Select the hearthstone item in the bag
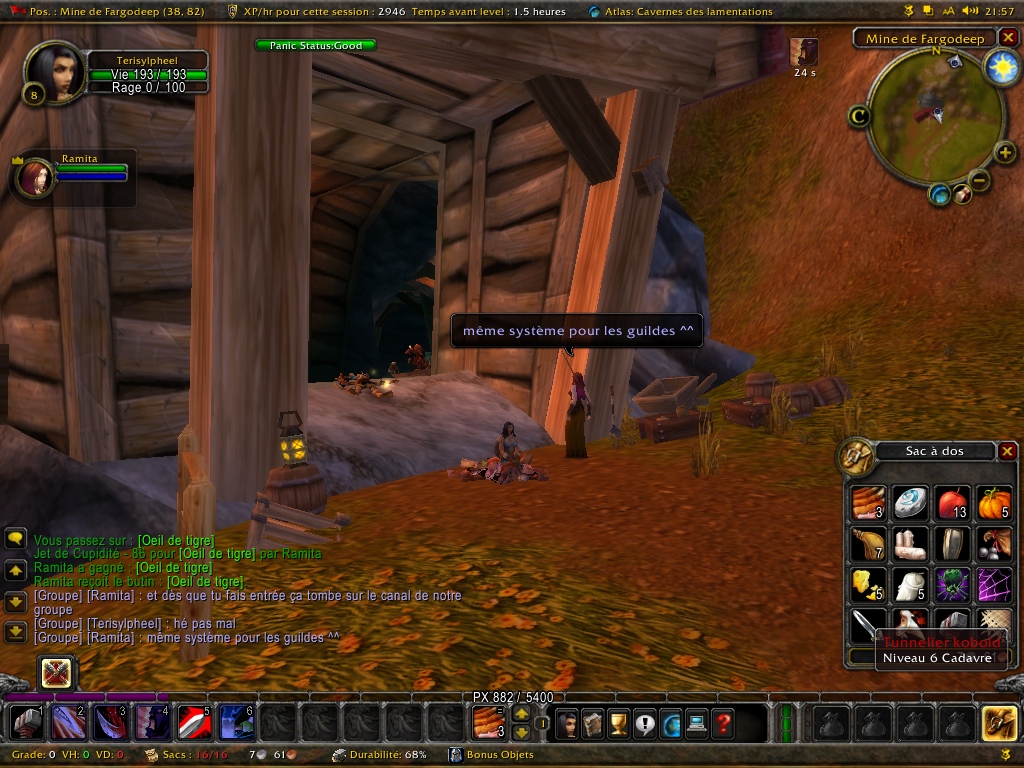The width and height of the screenshot is (1024, 768). 910,502
